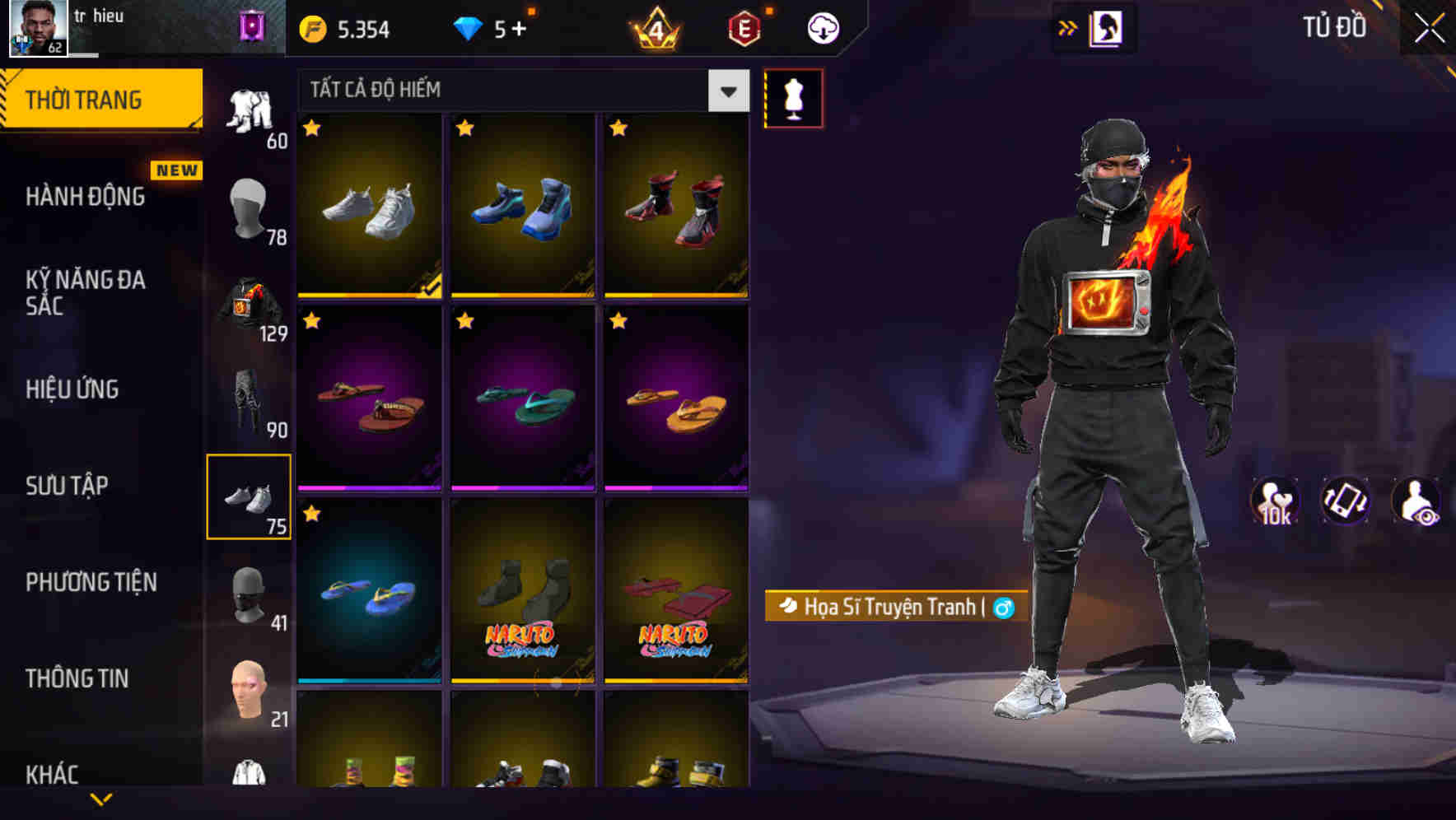The image size is (1456, 820).
Task: Click the rotate character icon
Action: [x=1345, y=501]
